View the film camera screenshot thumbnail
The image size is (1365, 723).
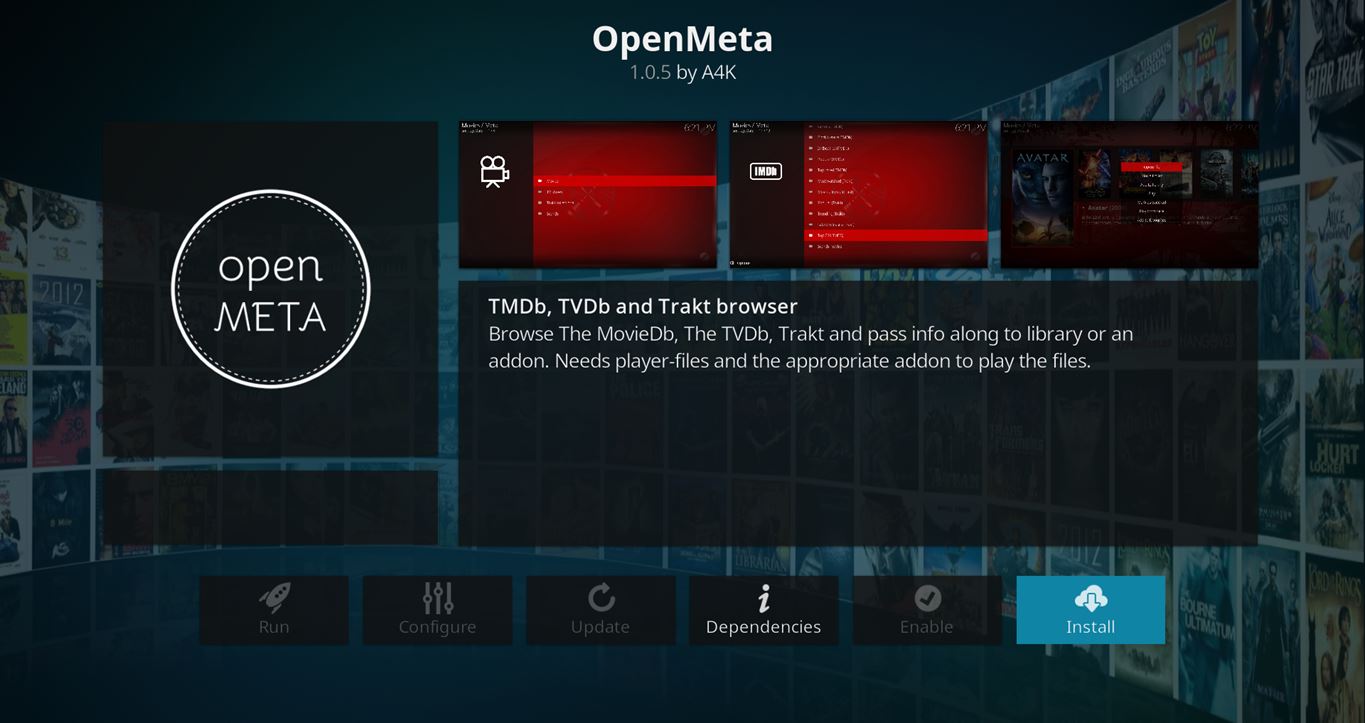coord(588,195)
